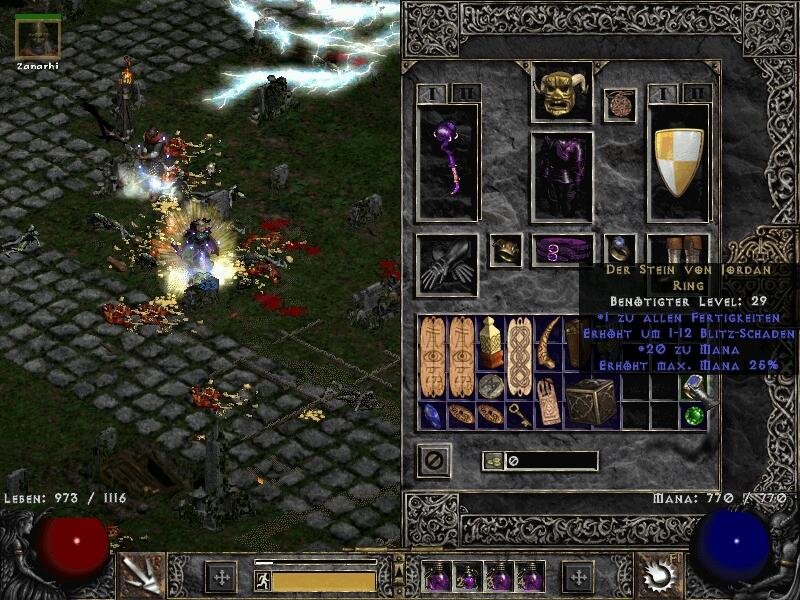The height and width of the screenshot is (600, 800).
Task: Click the purple body armor slot
Action: point(561,176)
